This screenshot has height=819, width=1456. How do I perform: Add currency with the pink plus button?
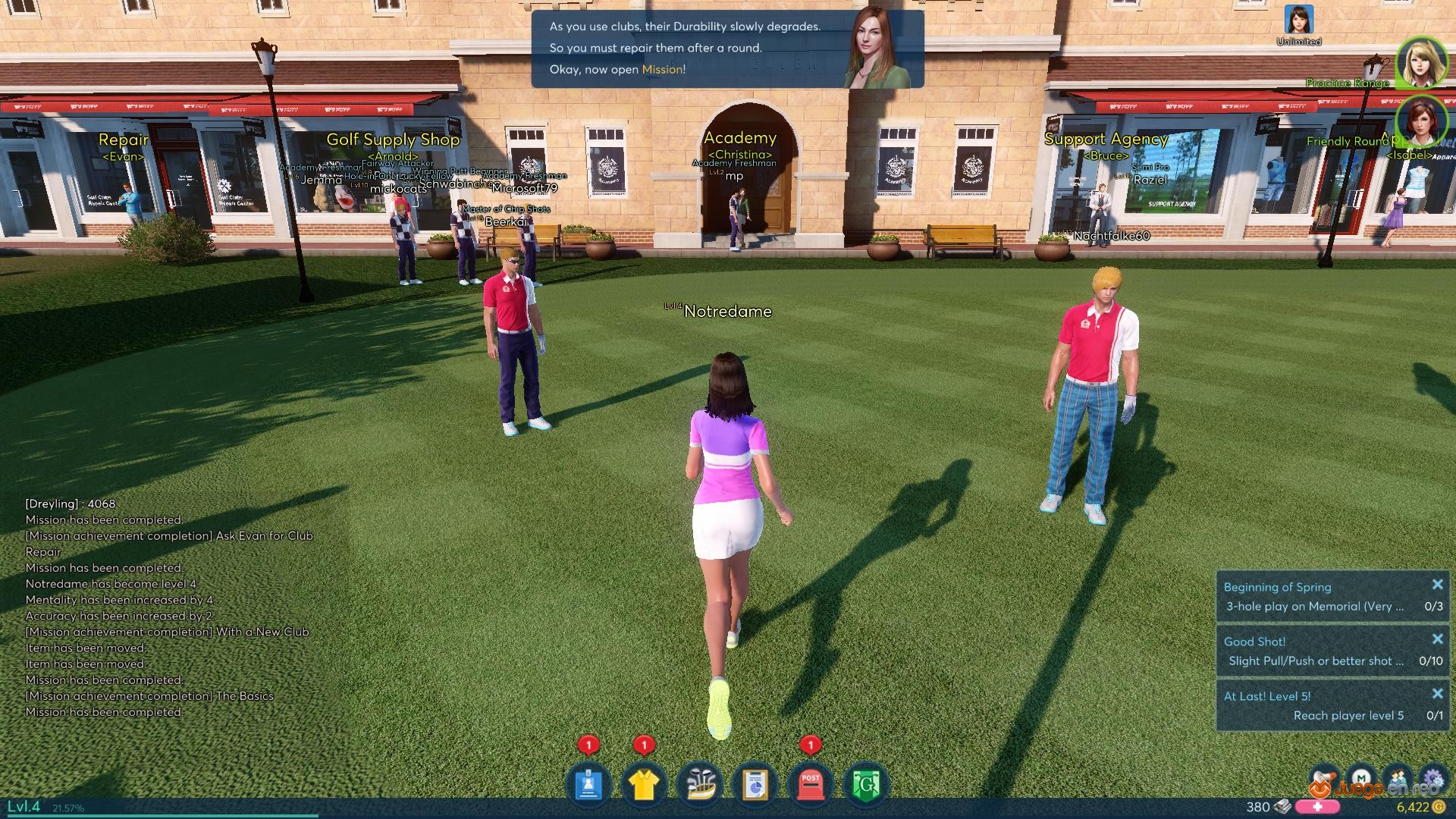1317,807
